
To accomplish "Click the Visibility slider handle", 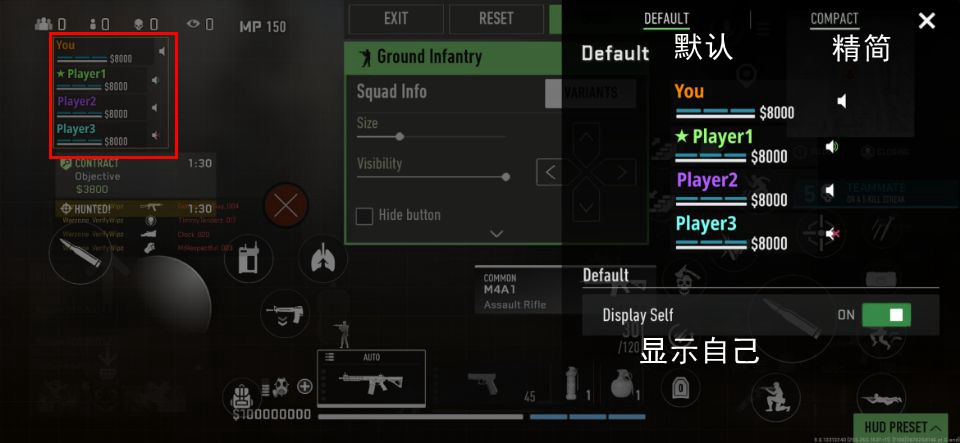I will [505, 176].
